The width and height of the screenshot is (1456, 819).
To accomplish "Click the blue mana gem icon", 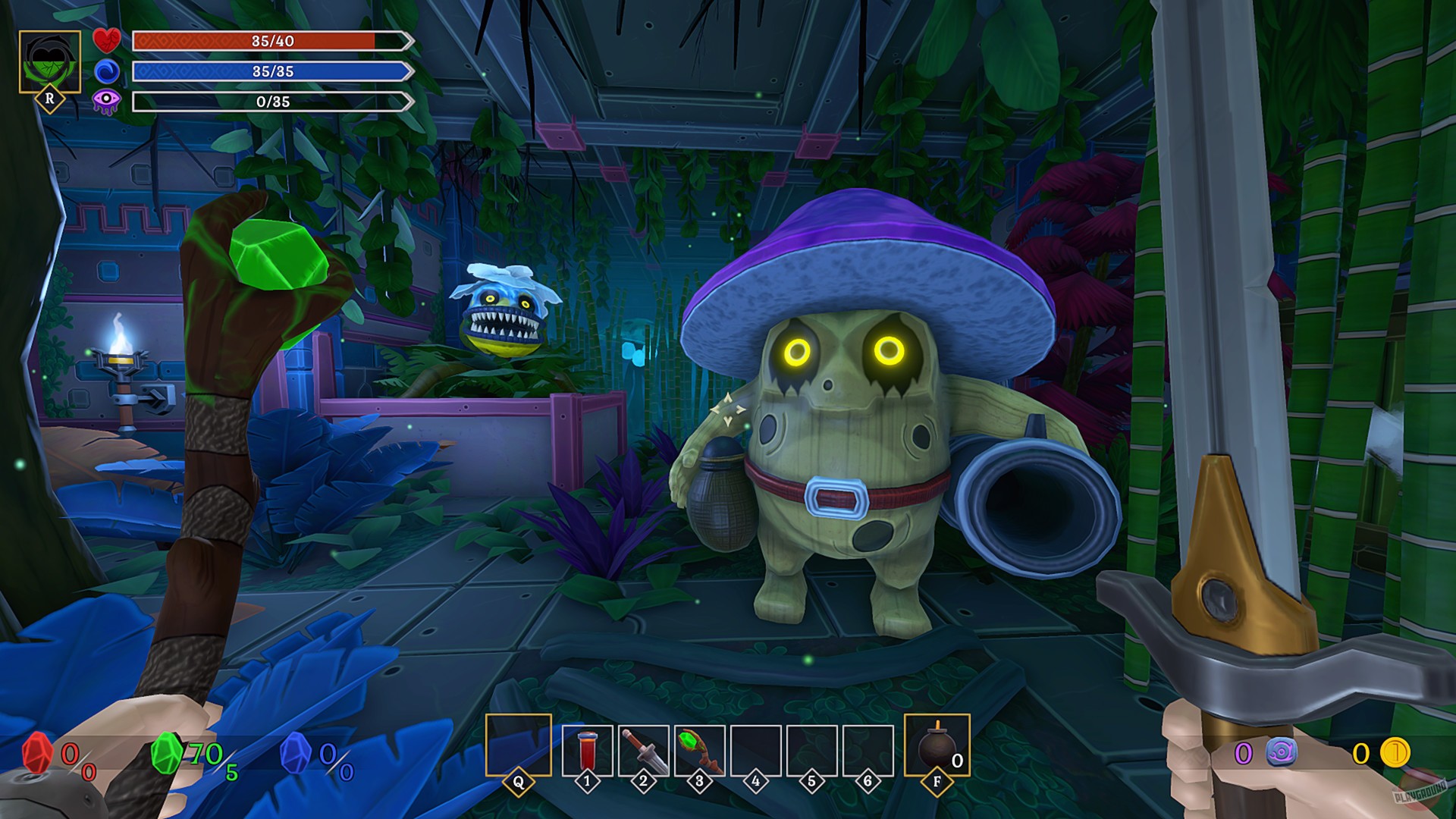I will 295,754.
